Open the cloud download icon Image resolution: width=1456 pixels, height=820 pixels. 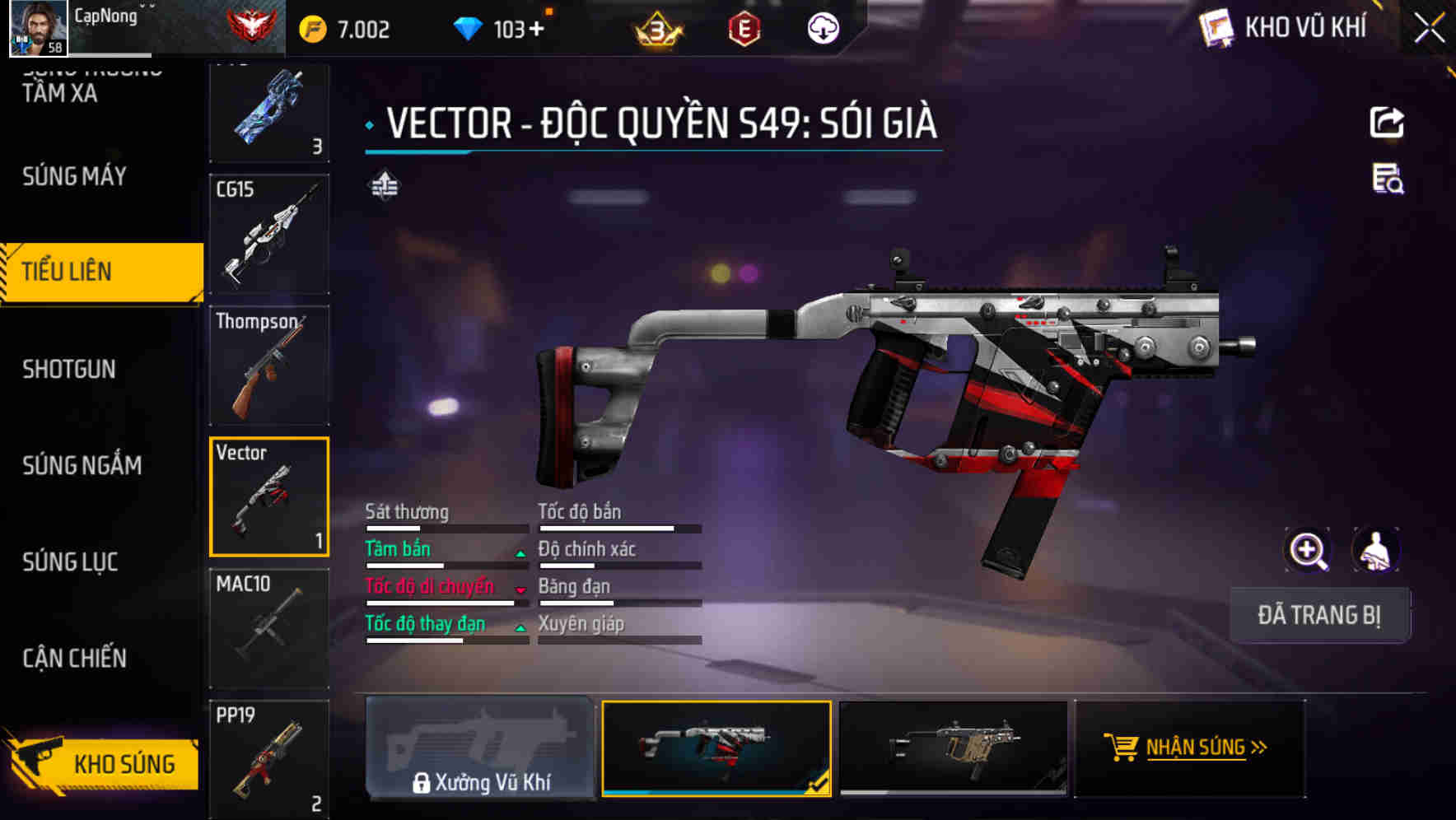(823, 29)
